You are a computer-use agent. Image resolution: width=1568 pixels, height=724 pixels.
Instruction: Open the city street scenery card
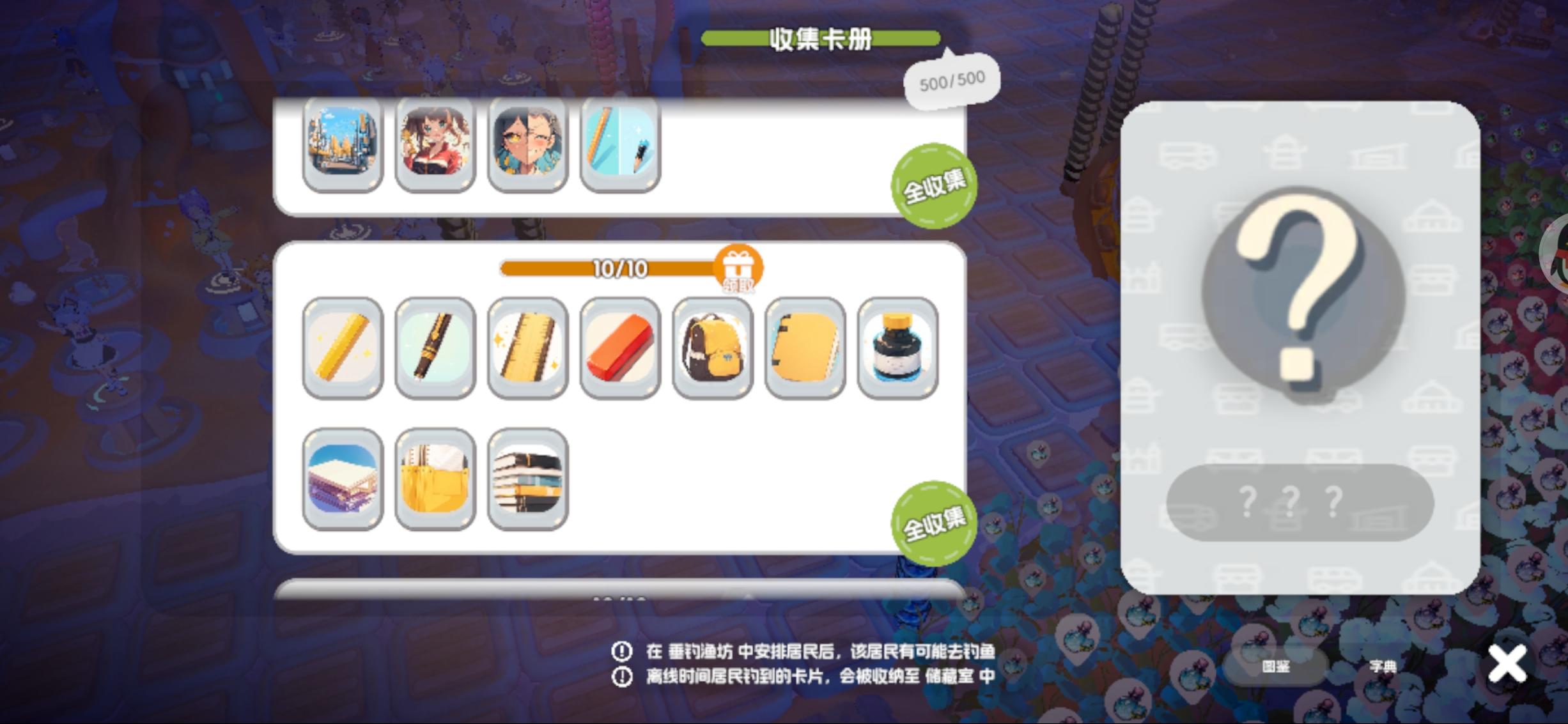coord(343,145)
